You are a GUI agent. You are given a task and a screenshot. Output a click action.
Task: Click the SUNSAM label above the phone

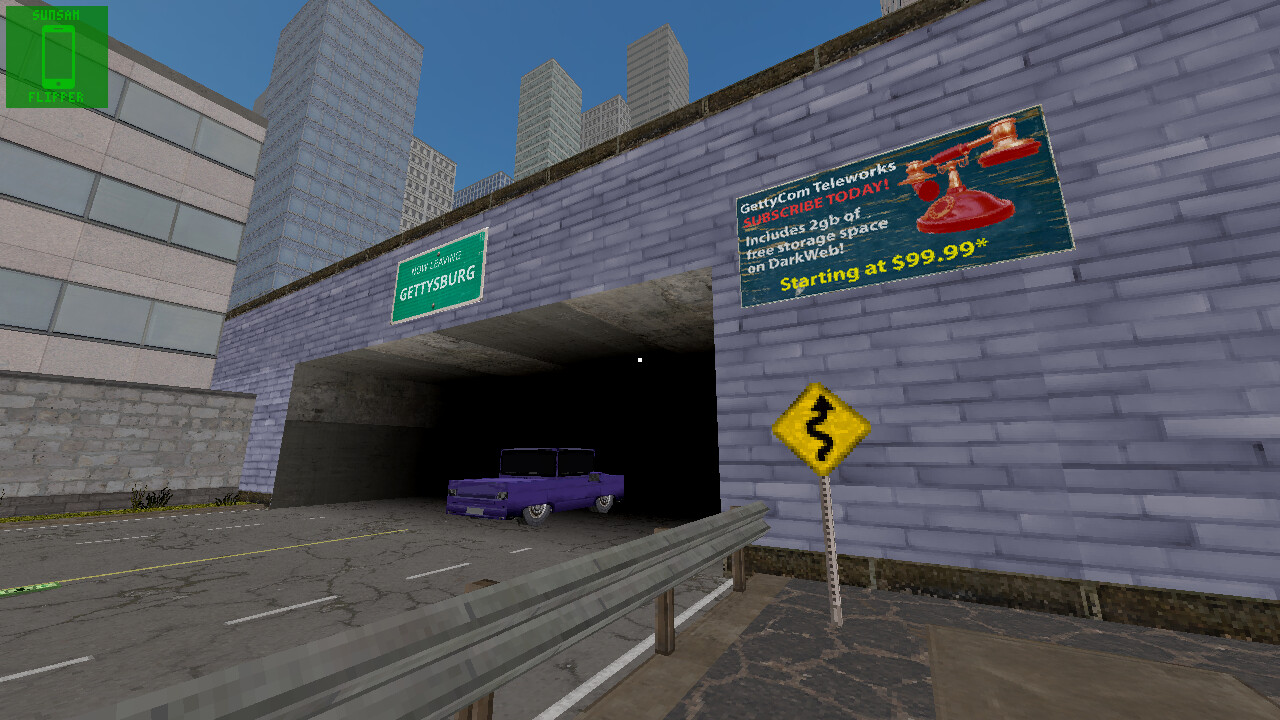[55, 14]
